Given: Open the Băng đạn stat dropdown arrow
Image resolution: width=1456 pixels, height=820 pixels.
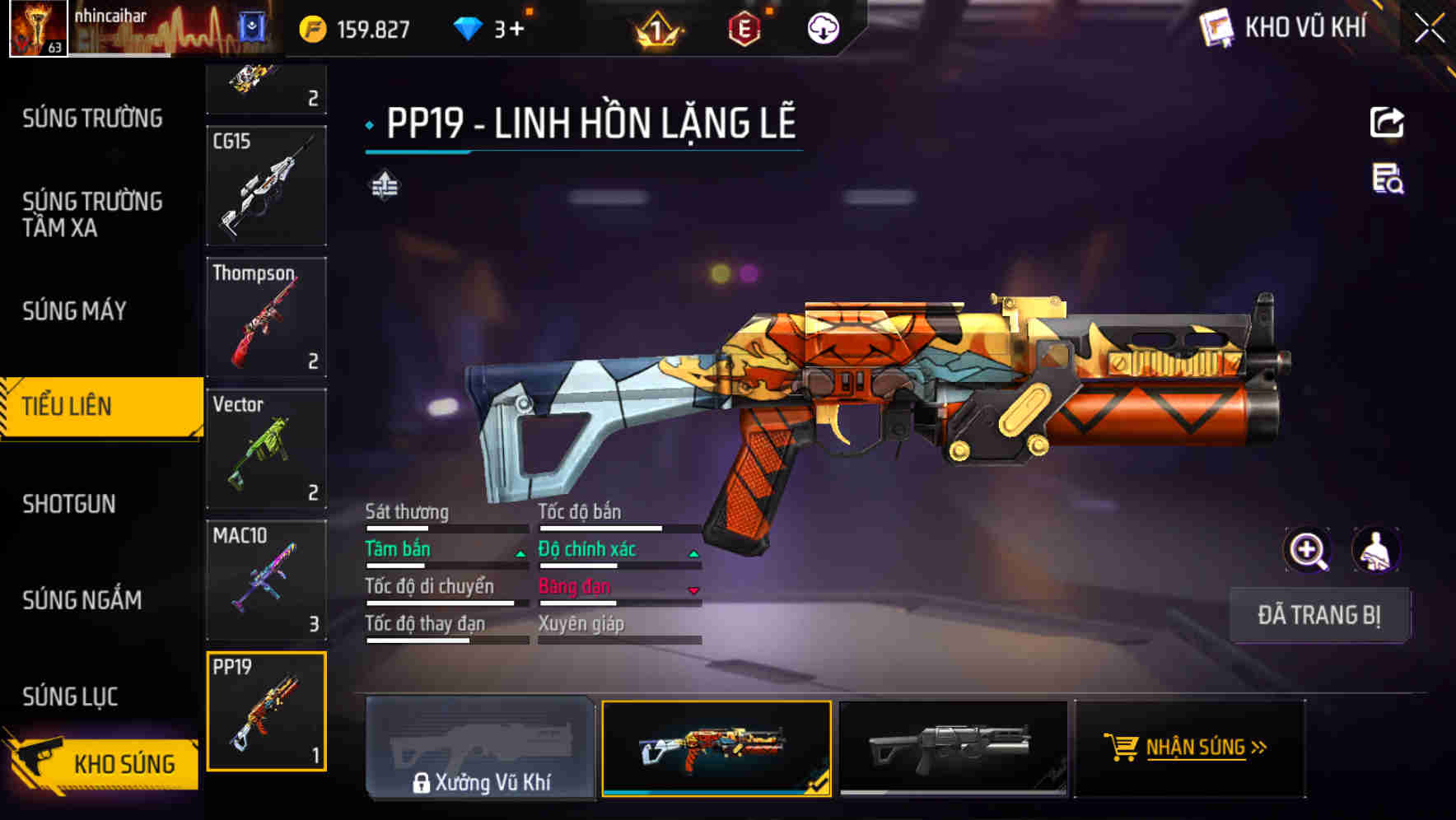Looking at the screenshot, I should [694, 591].
